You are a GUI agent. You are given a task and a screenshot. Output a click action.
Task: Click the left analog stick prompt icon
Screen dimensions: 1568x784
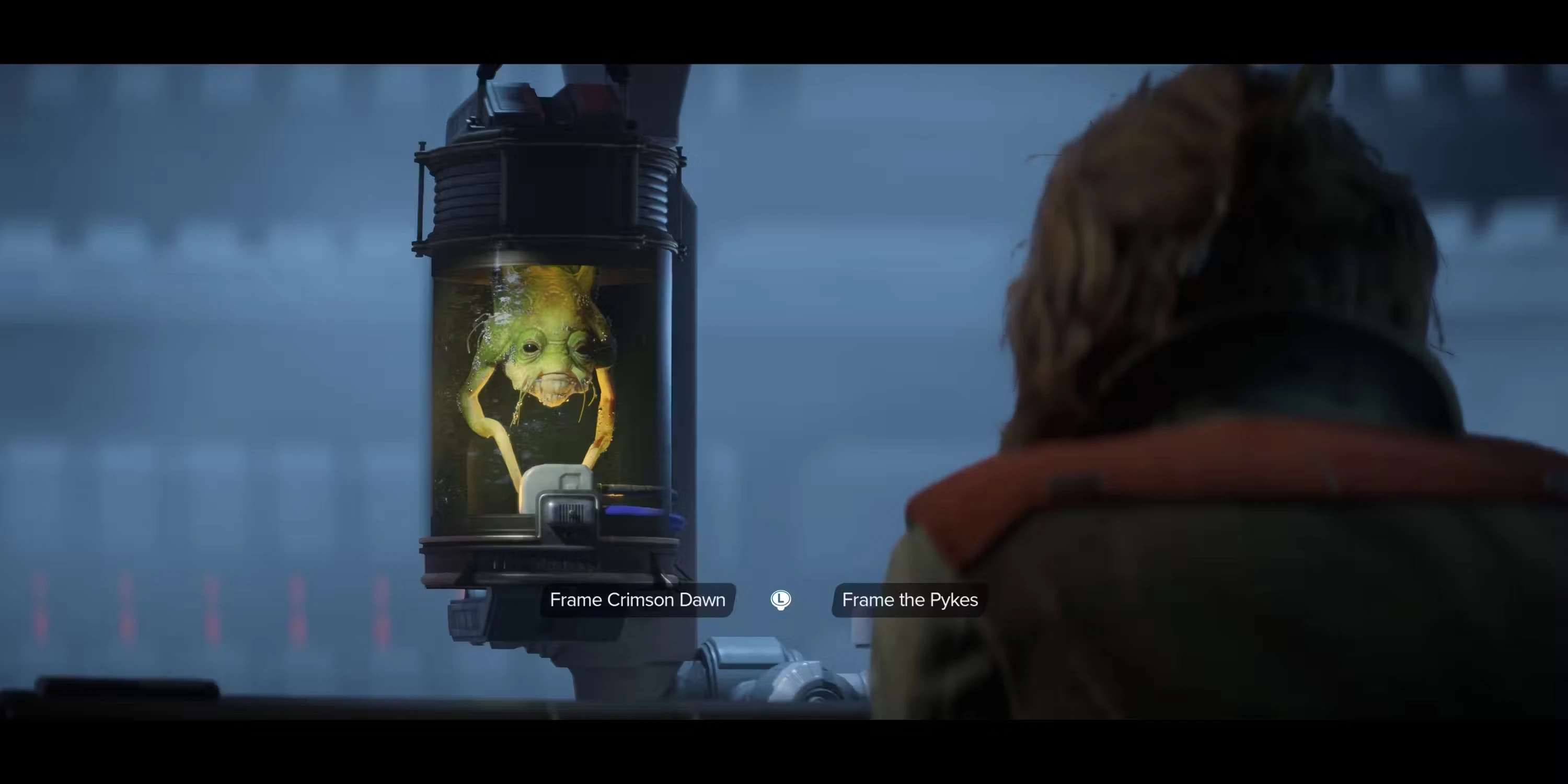click(x=781, y=599)
